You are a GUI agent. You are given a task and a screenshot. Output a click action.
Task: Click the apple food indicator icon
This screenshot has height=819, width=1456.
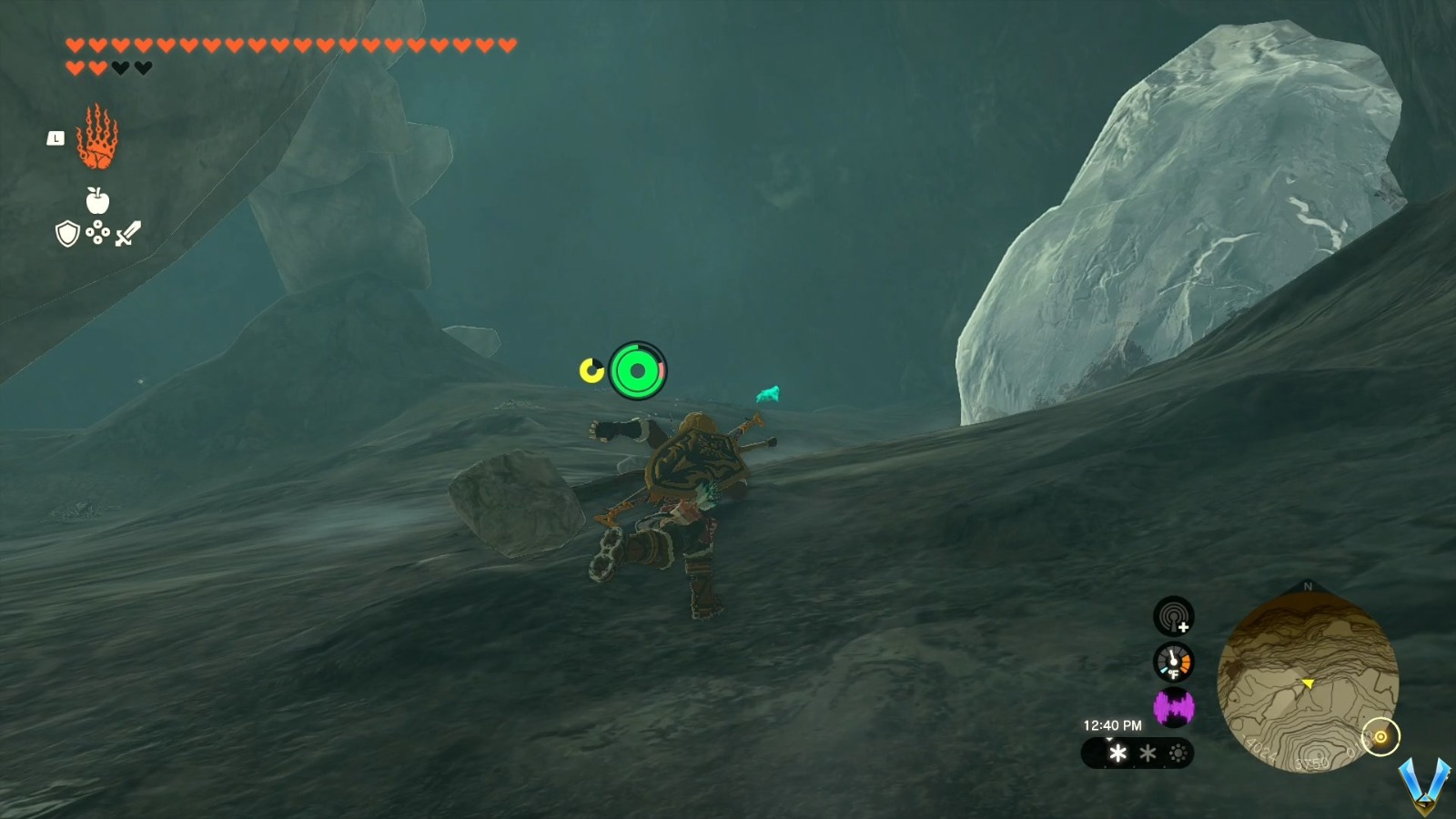tap(96, 202)
